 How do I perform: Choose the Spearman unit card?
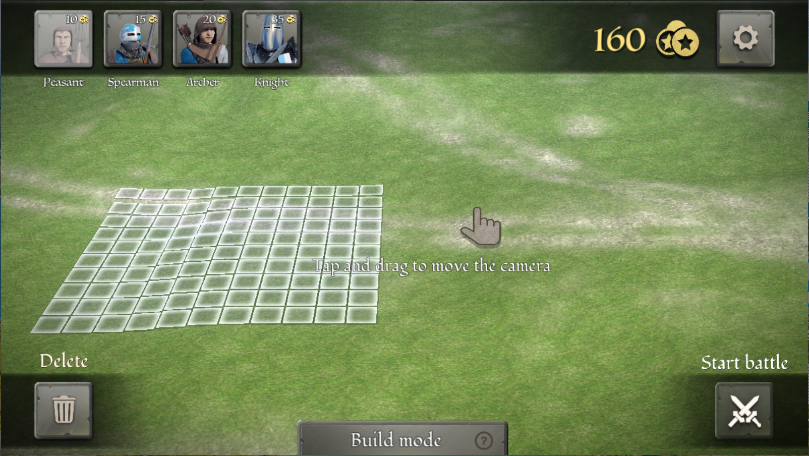pyautogui.click(x=133, y=39)
